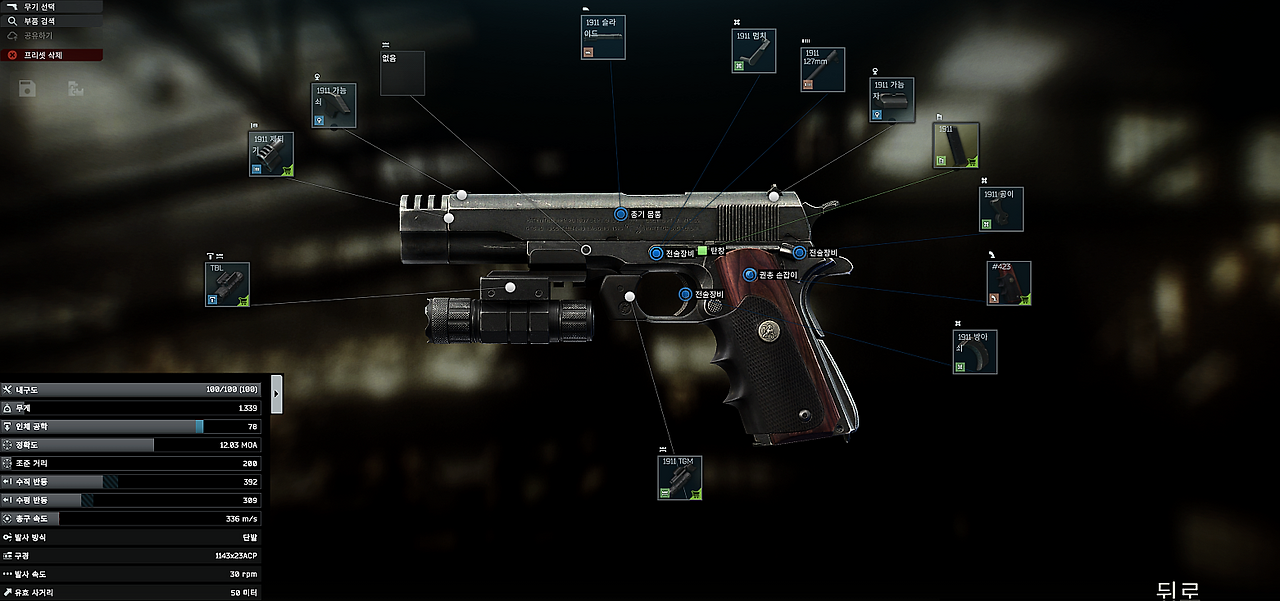
Task: Open the 1911 slide part slot
Action: click(x=603, y=37)
